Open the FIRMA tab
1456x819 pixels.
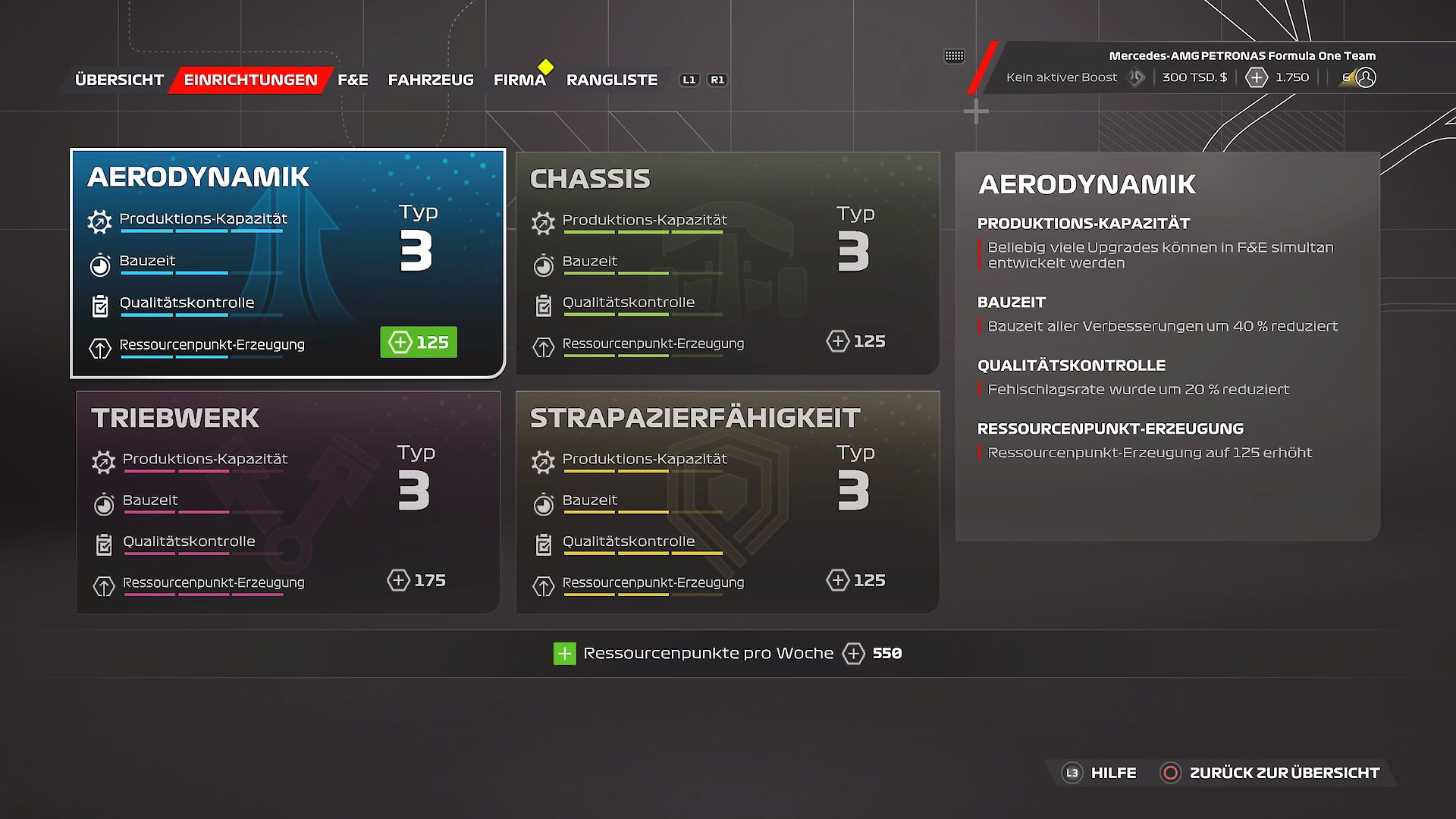[519, 80]
